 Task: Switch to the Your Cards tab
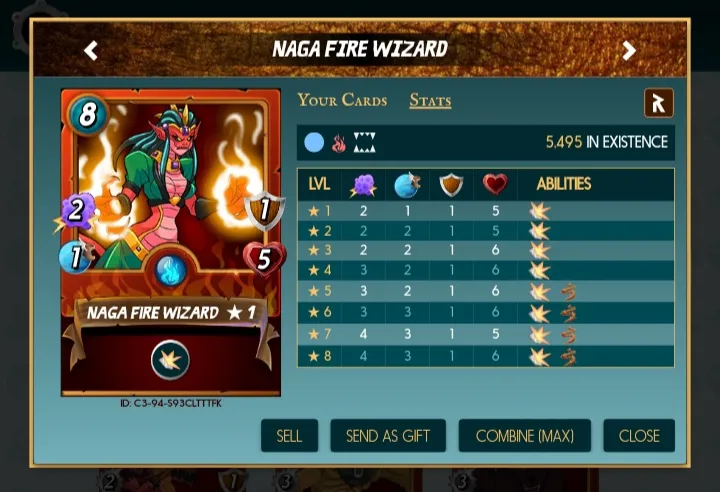pos(343,101)
